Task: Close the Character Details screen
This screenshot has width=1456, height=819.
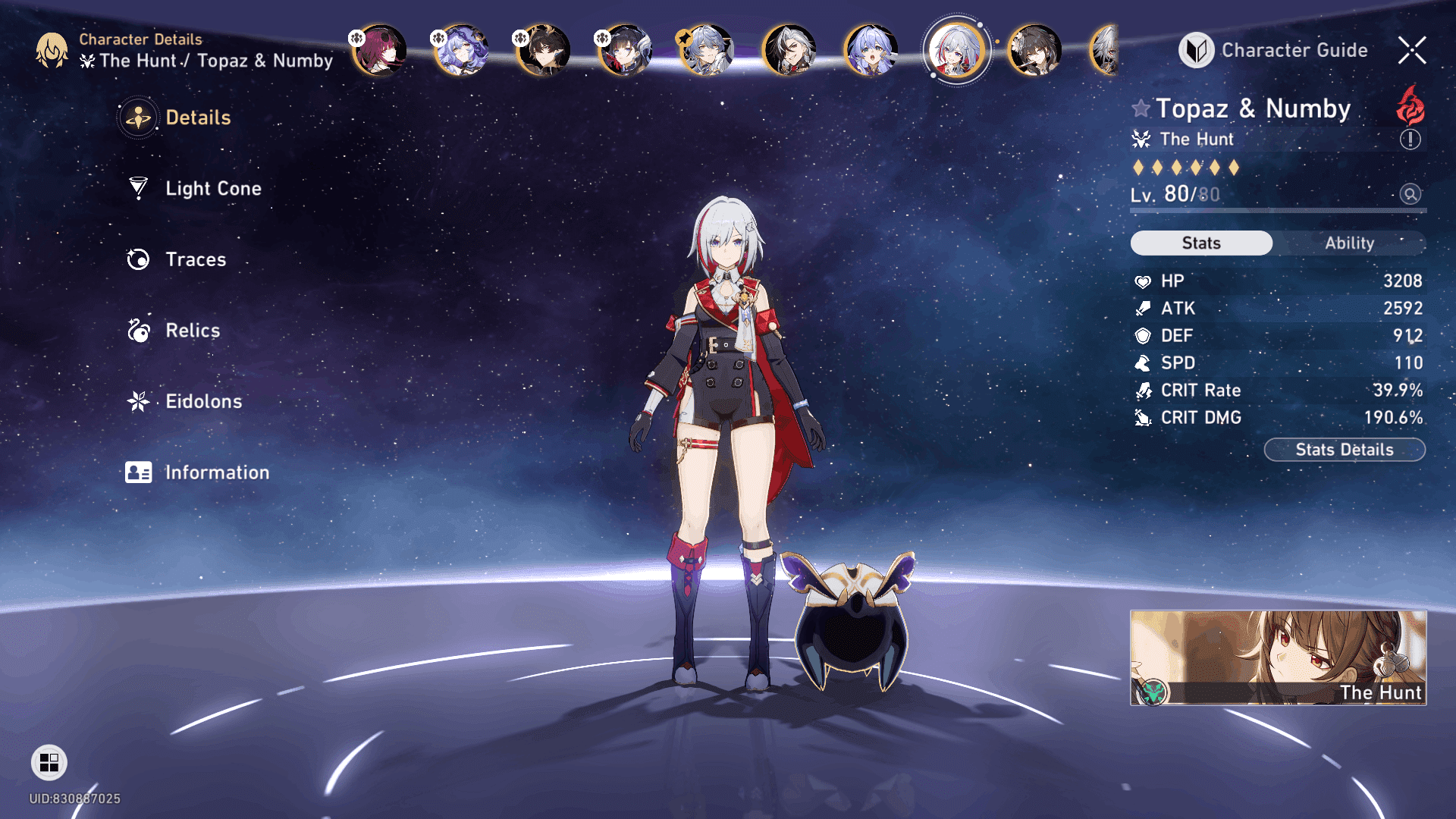Action: coord(1412,50)
